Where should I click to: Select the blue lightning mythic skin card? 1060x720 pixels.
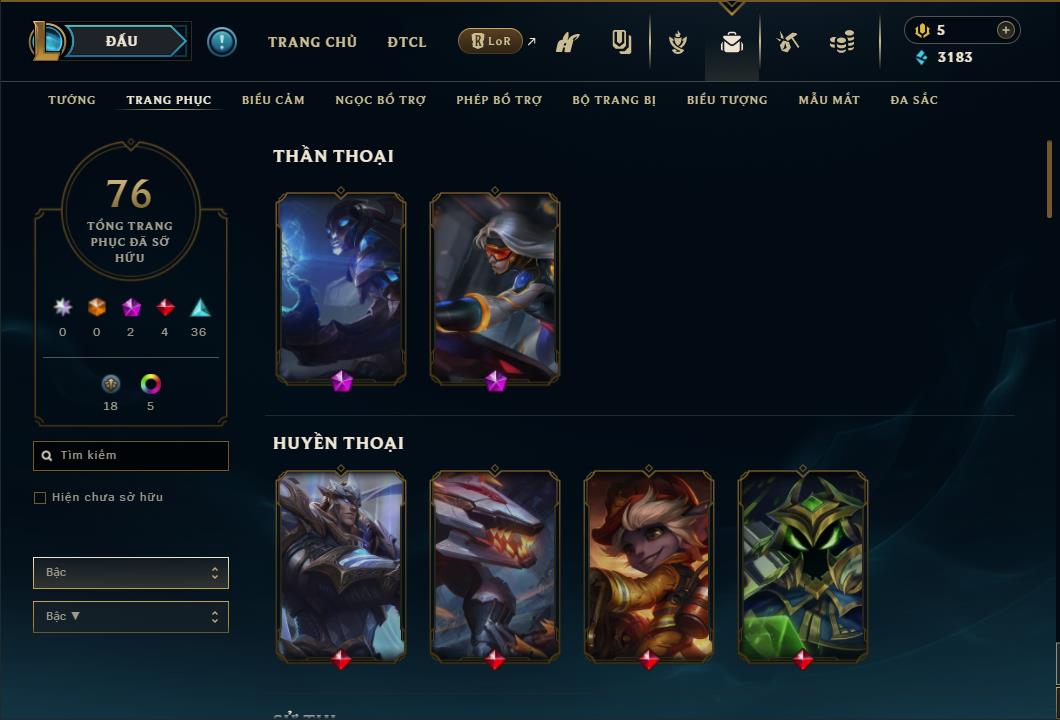341,288
